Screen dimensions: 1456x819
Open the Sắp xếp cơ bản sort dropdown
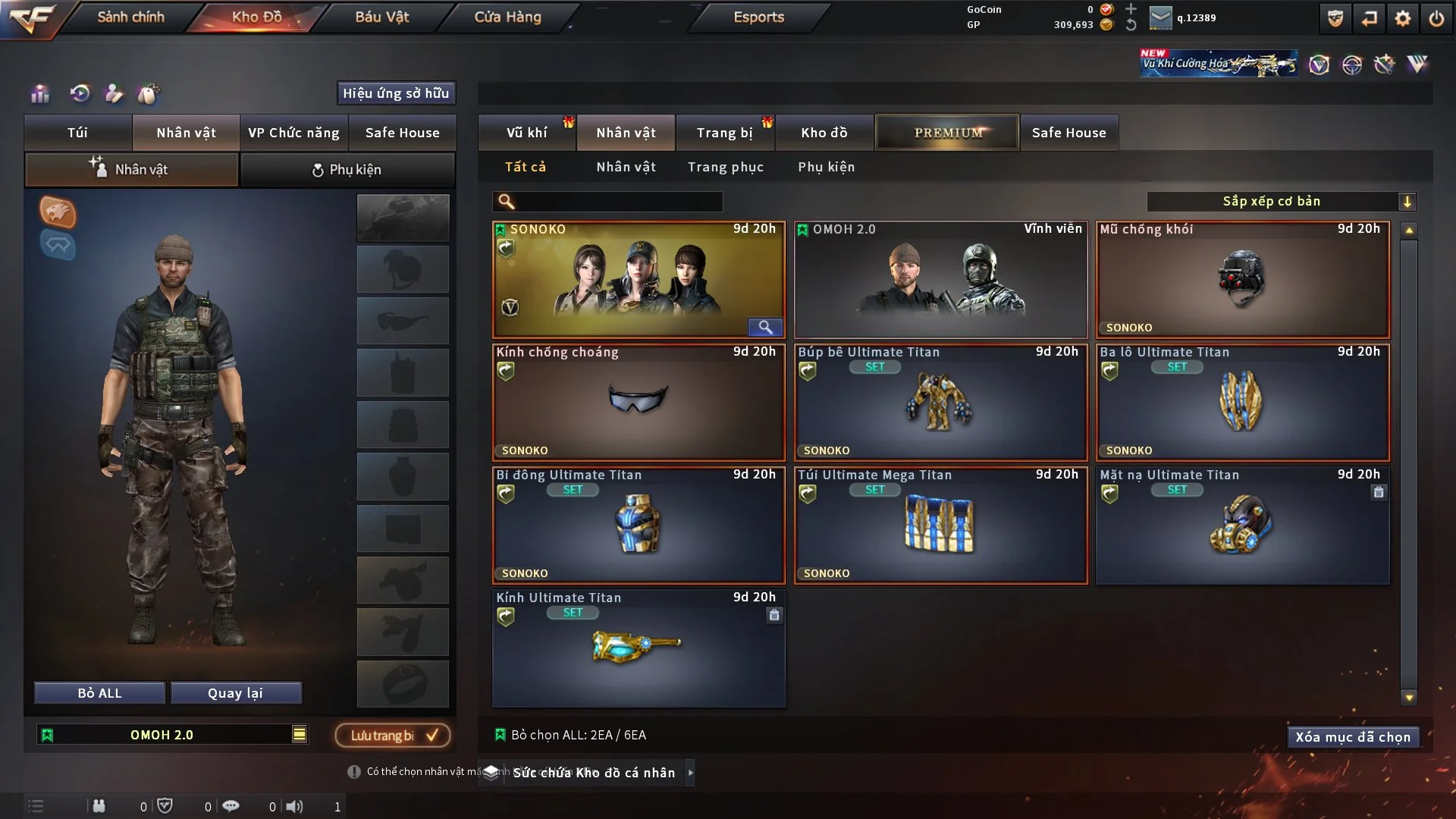[1281, 201]
